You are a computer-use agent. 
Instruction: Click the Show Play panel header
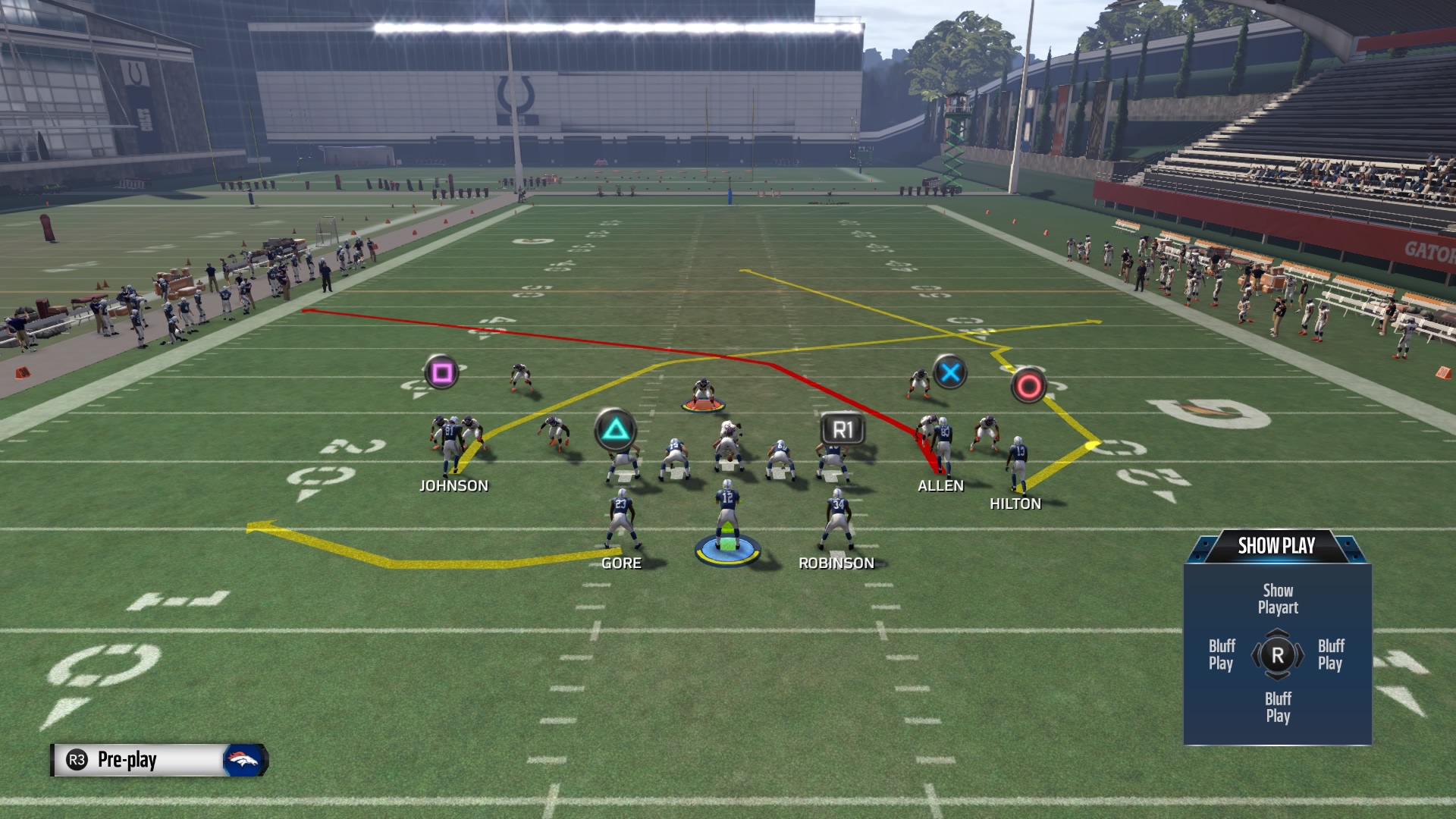[x=1276, y=546]
